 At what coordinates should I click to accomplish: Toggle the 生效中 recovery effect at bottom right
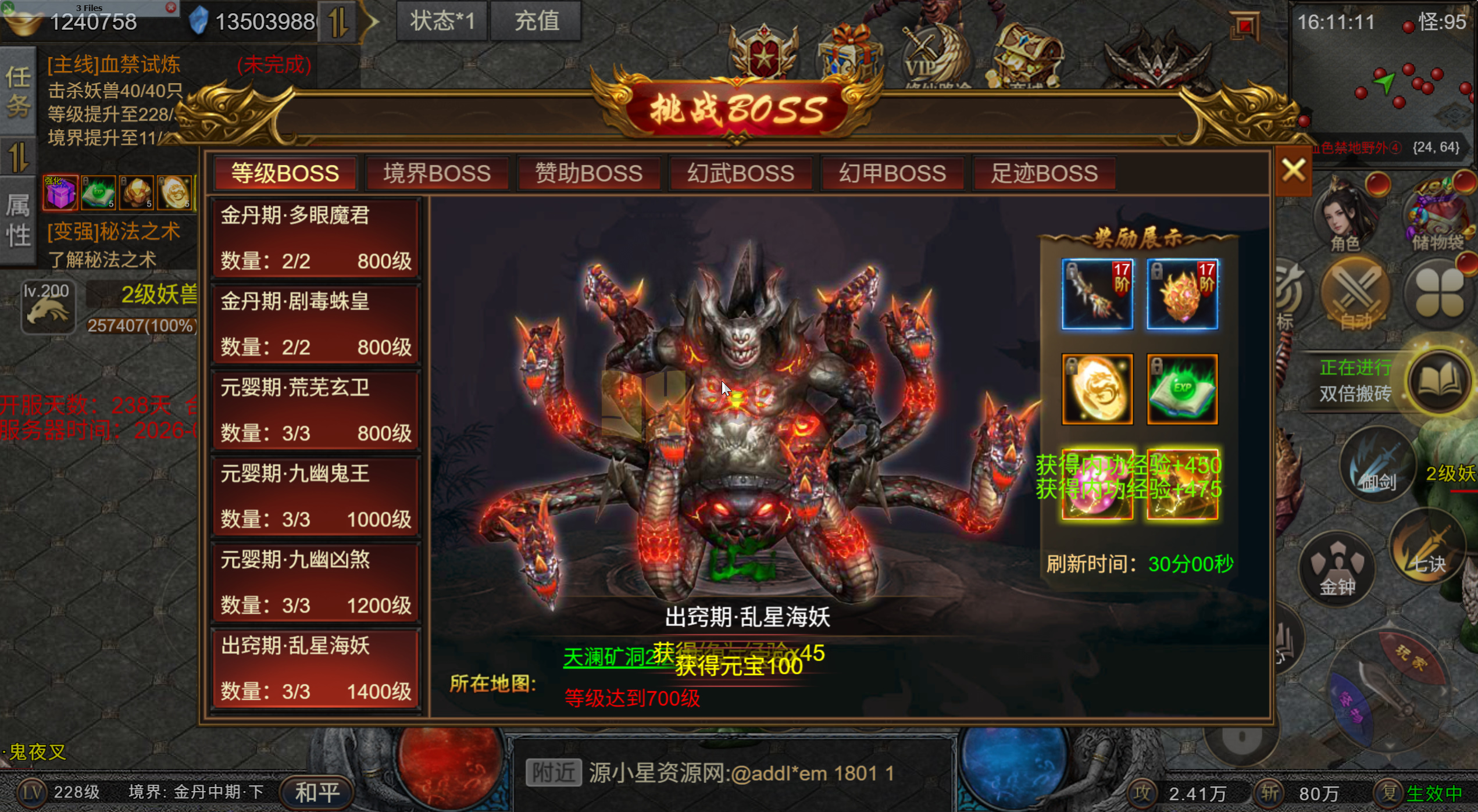1439,792
